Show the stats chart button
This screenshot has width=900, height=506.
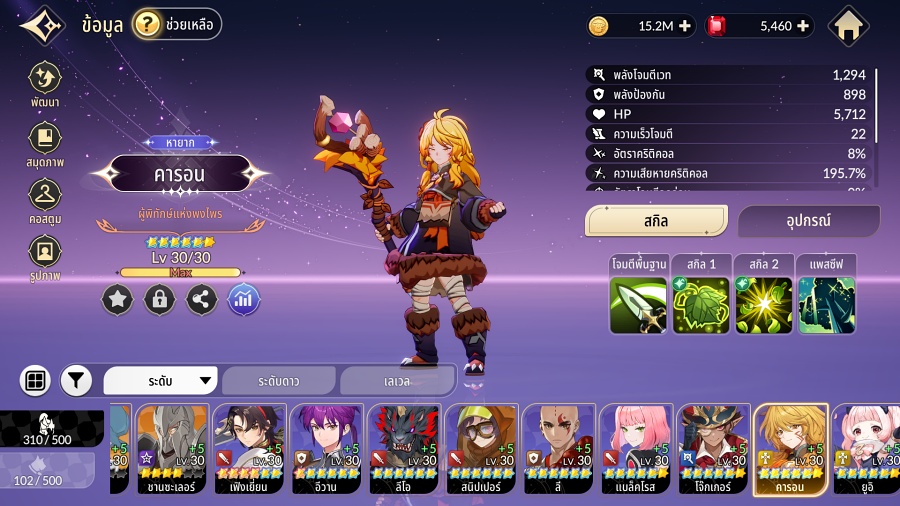244,298
